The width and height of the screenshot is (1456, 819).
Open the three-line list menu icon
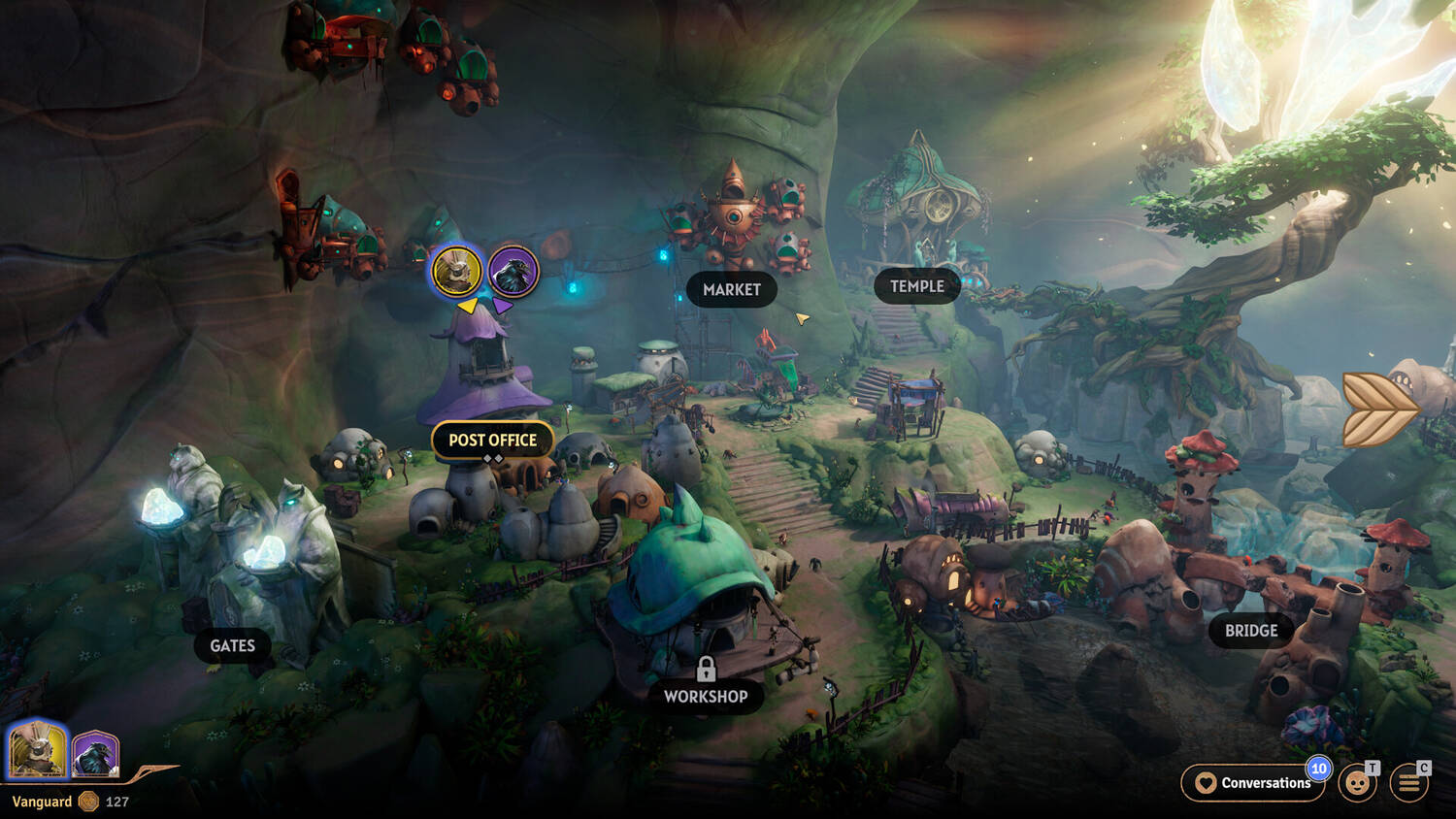coord(1409,783)
